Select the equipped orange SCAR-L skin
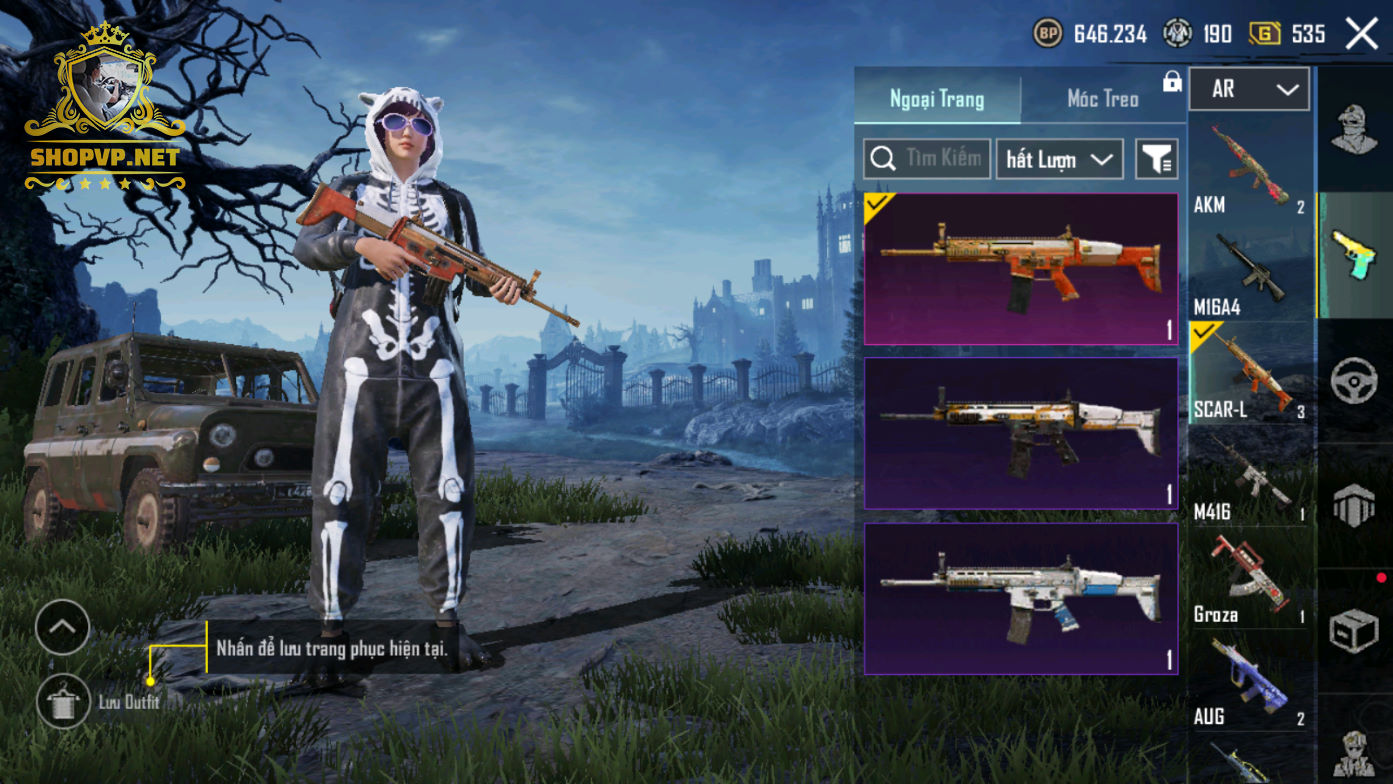1393x784 pixels. point(1021,269)
